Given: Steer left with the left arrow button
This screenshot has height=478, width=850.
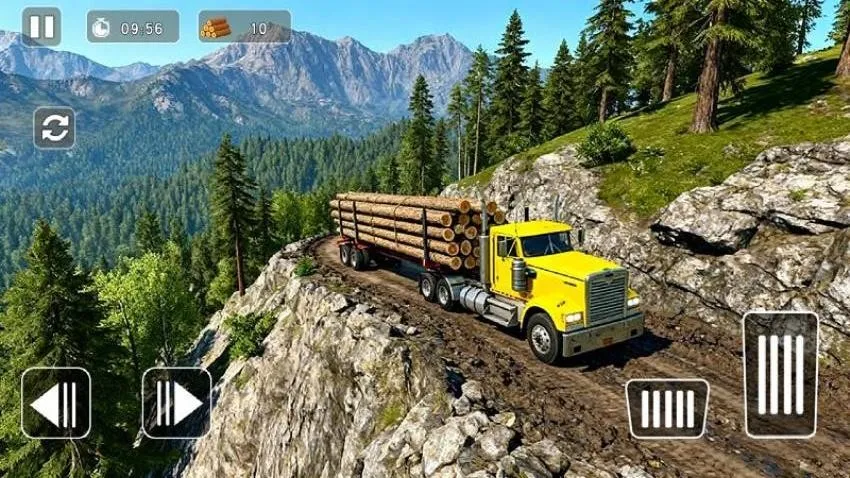Looking at the screenshot, I should pyautogui.click(x=56, y=403).
